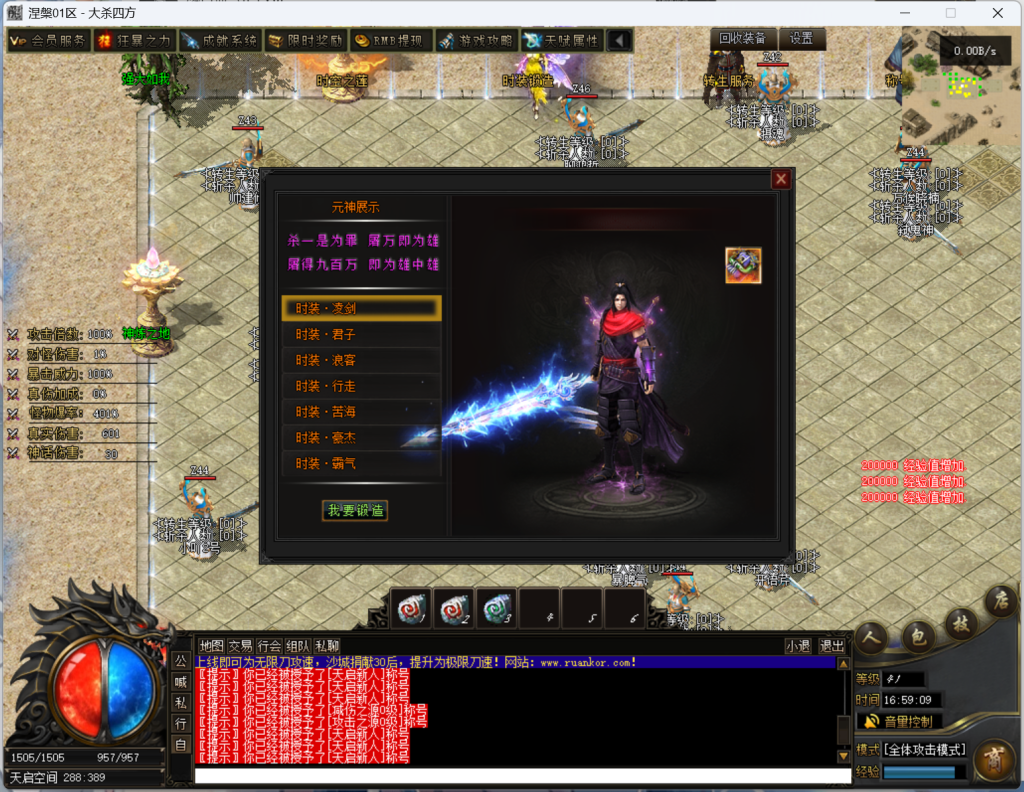Pick the 时装·霸气 costume entry
Screen dimensions: 1024x792
tap(361, 464)
